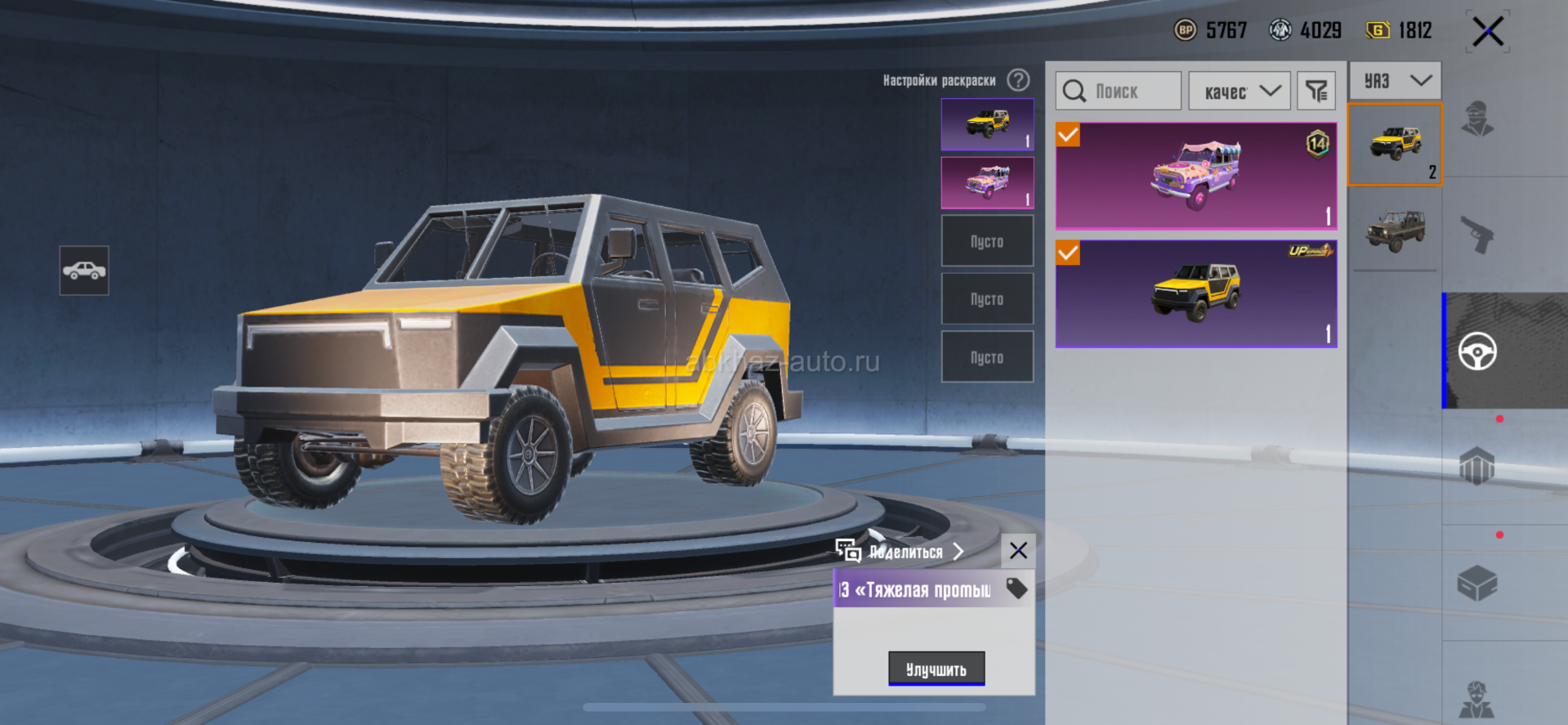Click the price tag icon in popup

(x=1016, y=589)
